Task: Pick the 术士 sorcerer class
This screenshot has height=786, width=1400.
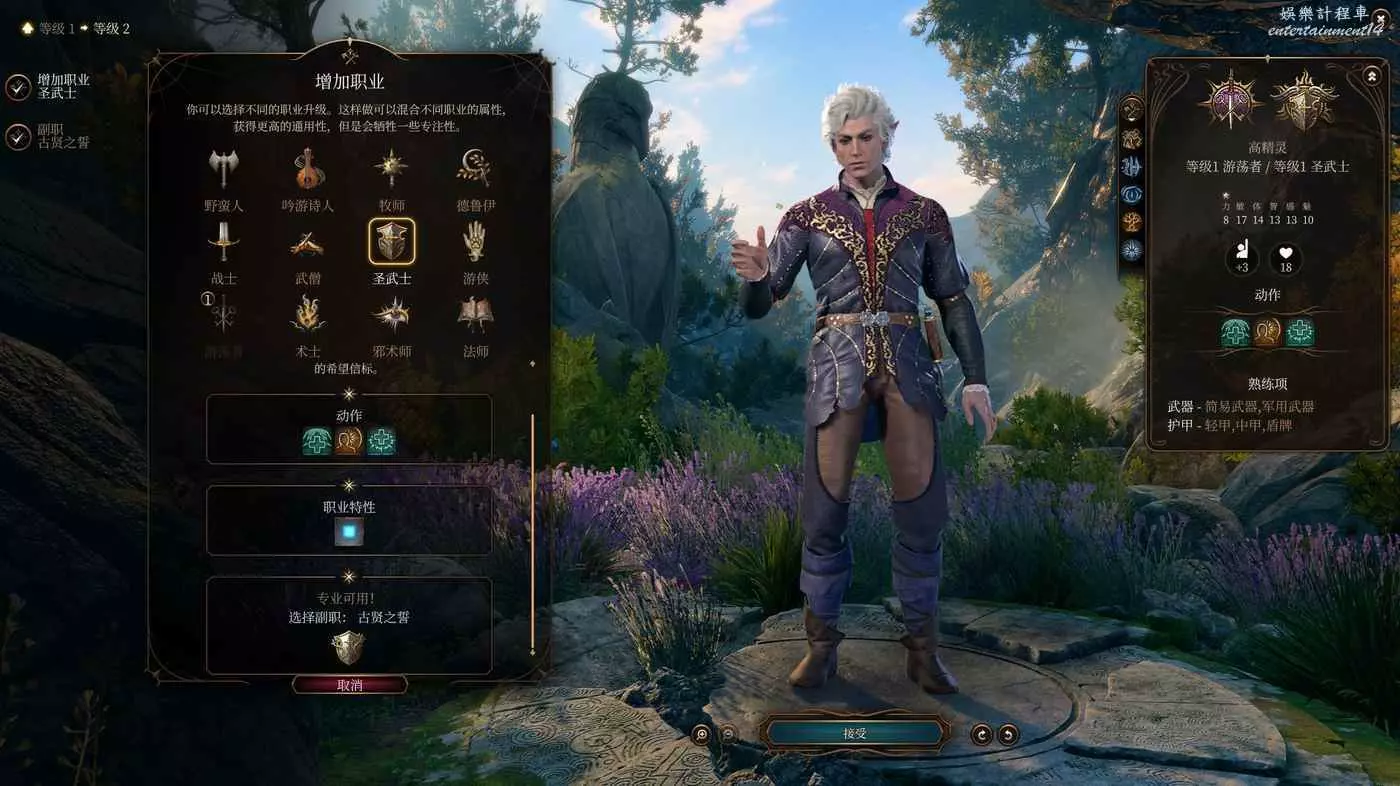Action: pos(308,316)
